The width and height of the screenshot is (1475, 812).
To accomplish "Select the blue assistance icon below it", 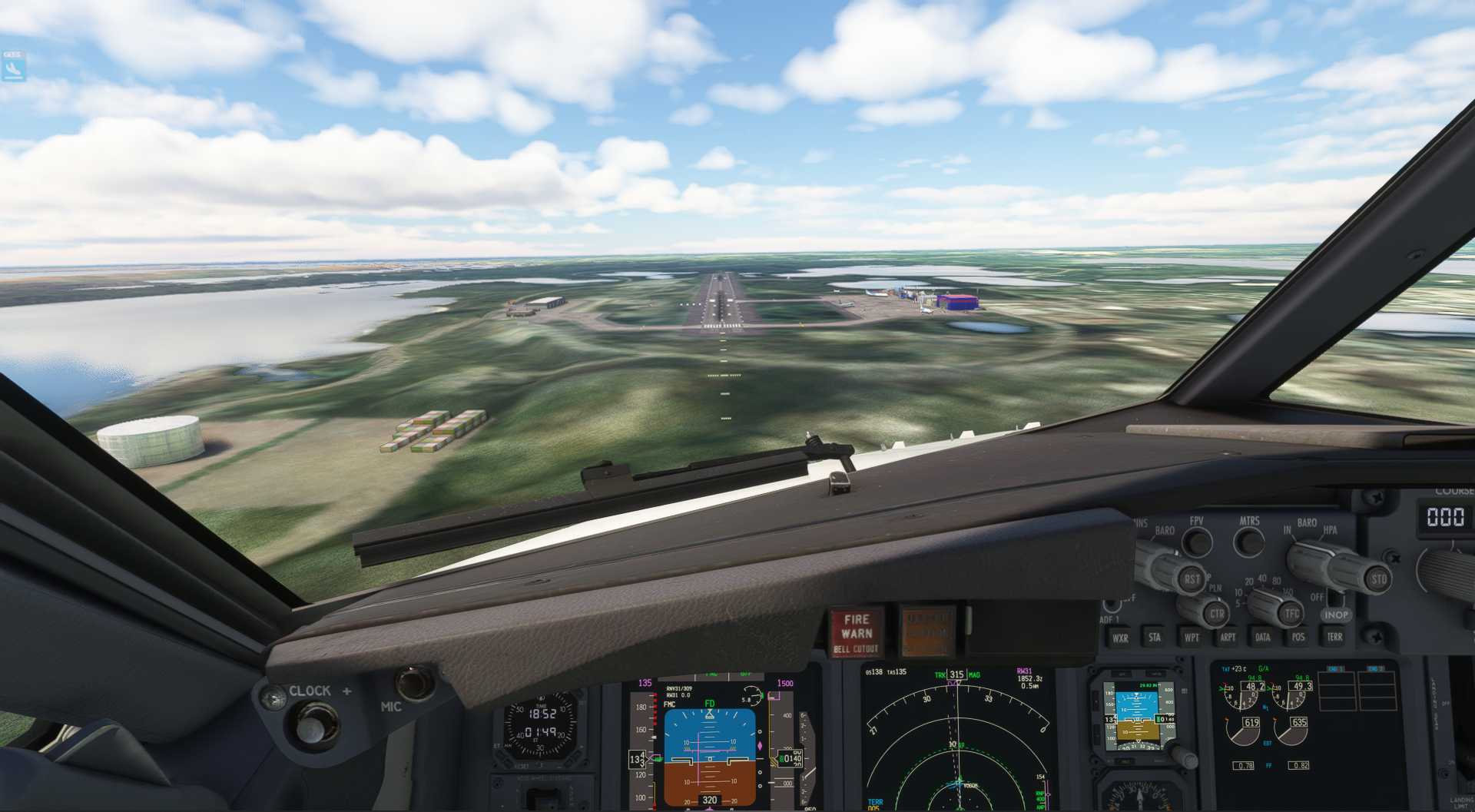I will (13, 69).
